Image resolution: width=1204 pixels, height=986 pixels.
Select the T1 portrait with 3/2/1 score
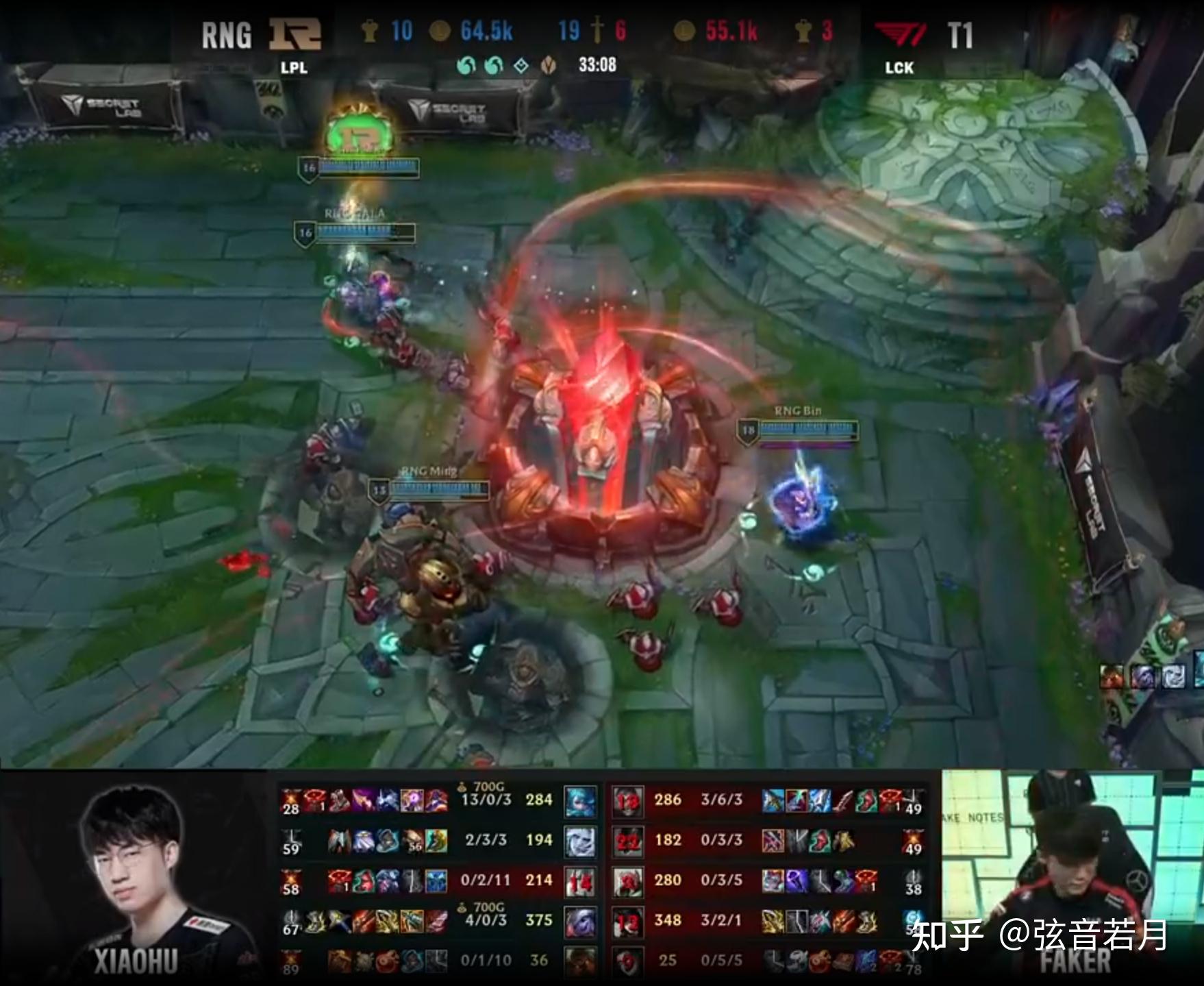(627, 921)
